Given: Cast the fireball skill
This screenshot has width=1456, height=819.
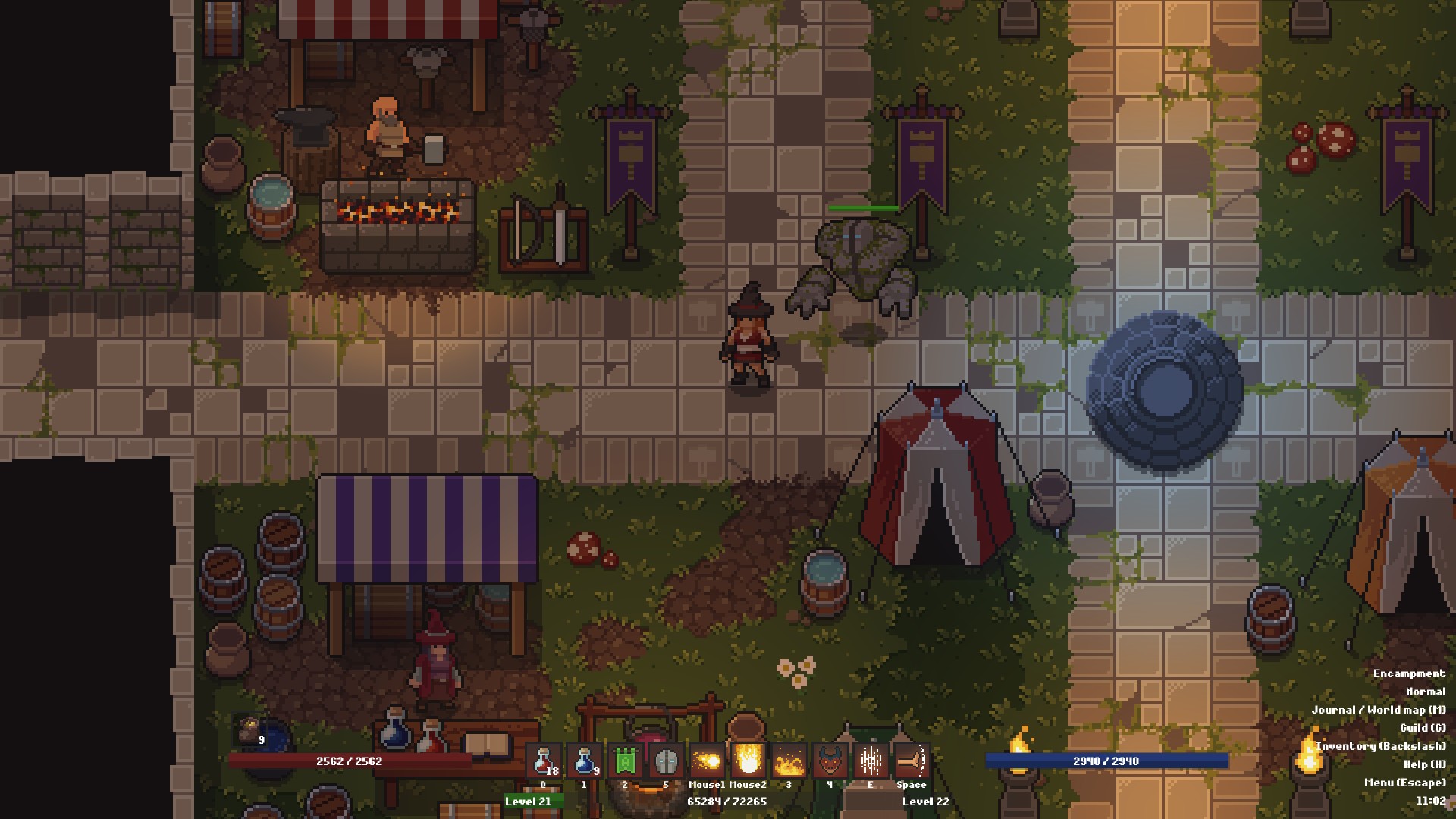Looking at the screenshot, I should (707, 761).
